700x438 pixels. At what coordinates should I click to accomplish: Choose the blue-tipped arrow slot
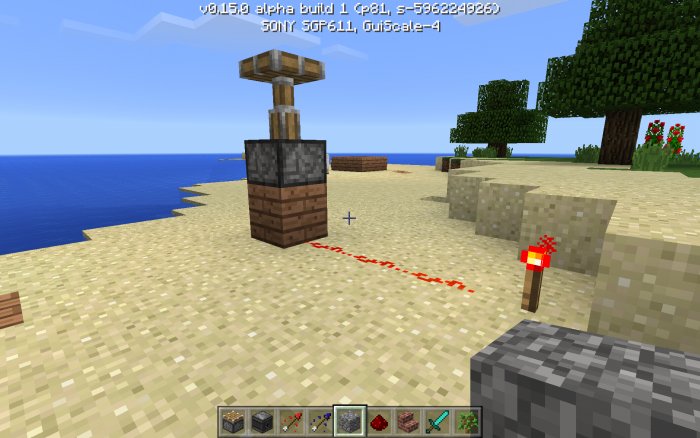320,421
